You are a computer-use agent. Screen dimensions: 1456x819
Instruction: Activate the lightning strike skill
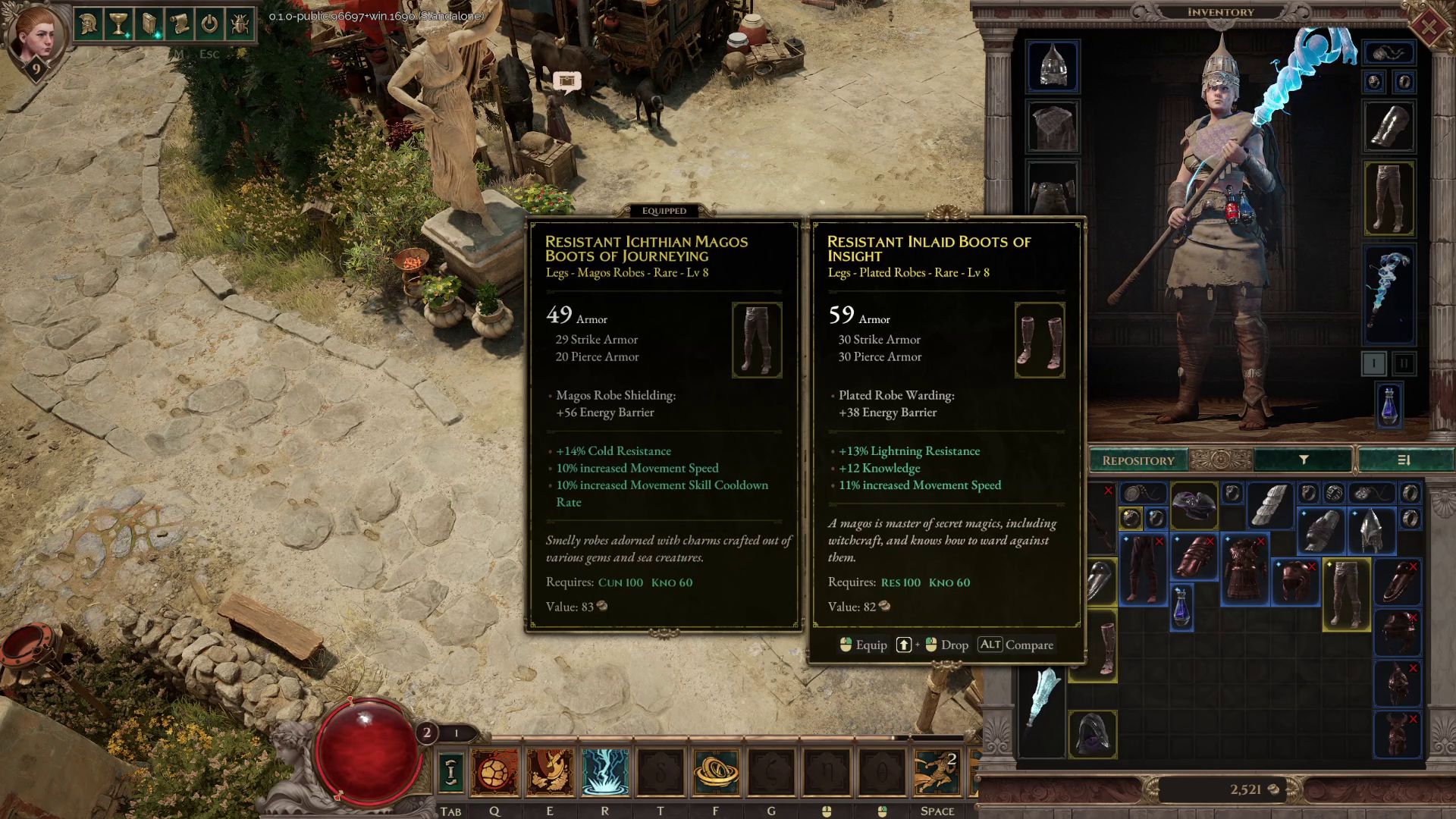pyautogui.click(x=605, y=772)
